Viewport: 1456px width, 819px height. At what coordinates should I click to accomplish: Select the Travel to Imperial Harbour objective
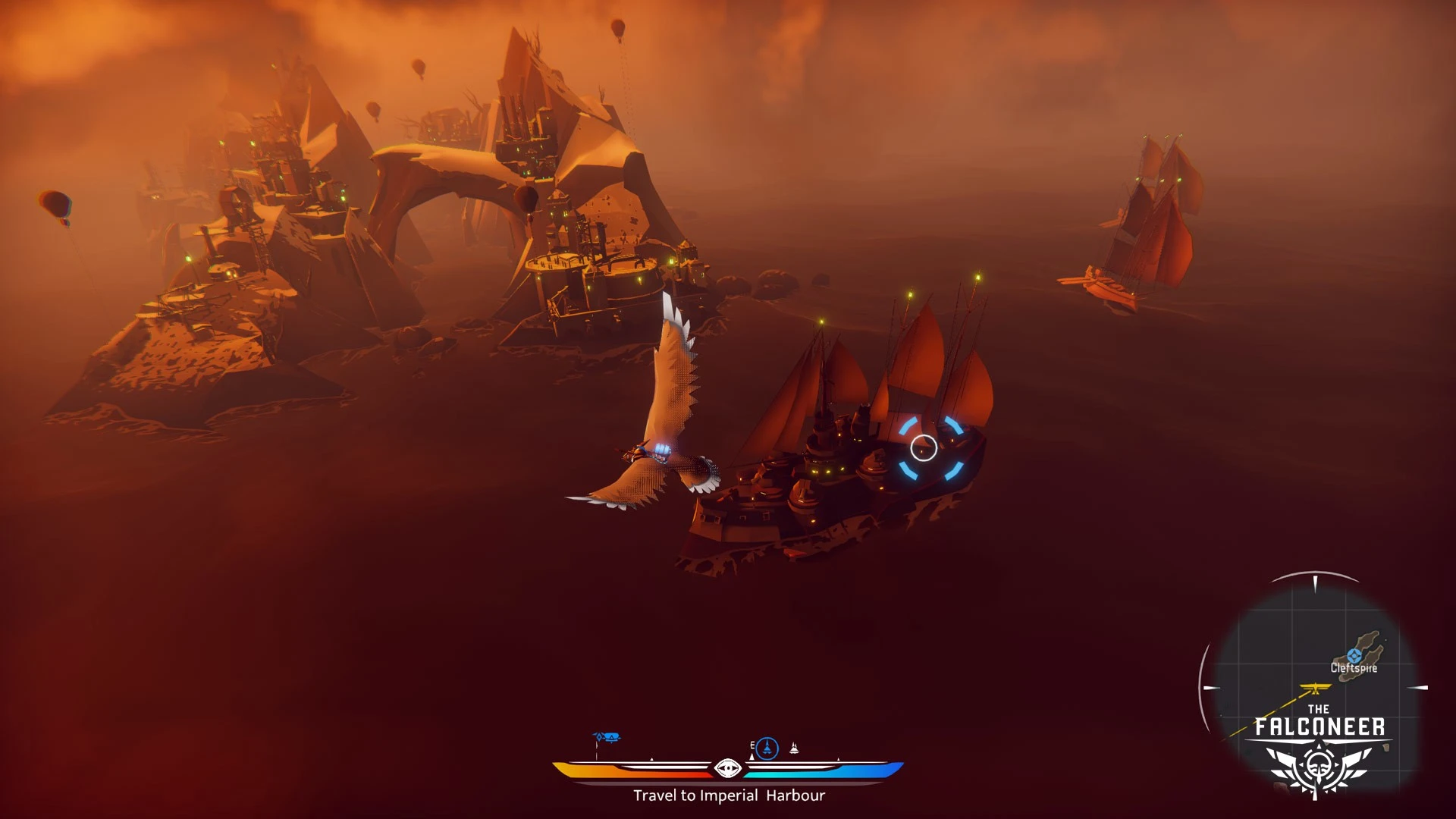(x=729, y=795)
